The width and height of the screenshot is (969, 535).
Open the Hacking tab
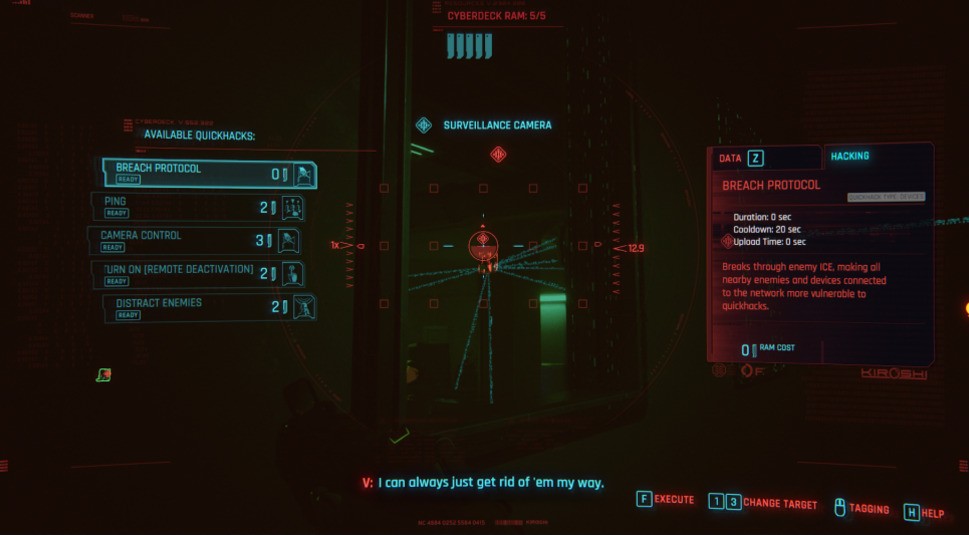pyautogui.click(x=849, y=156)
